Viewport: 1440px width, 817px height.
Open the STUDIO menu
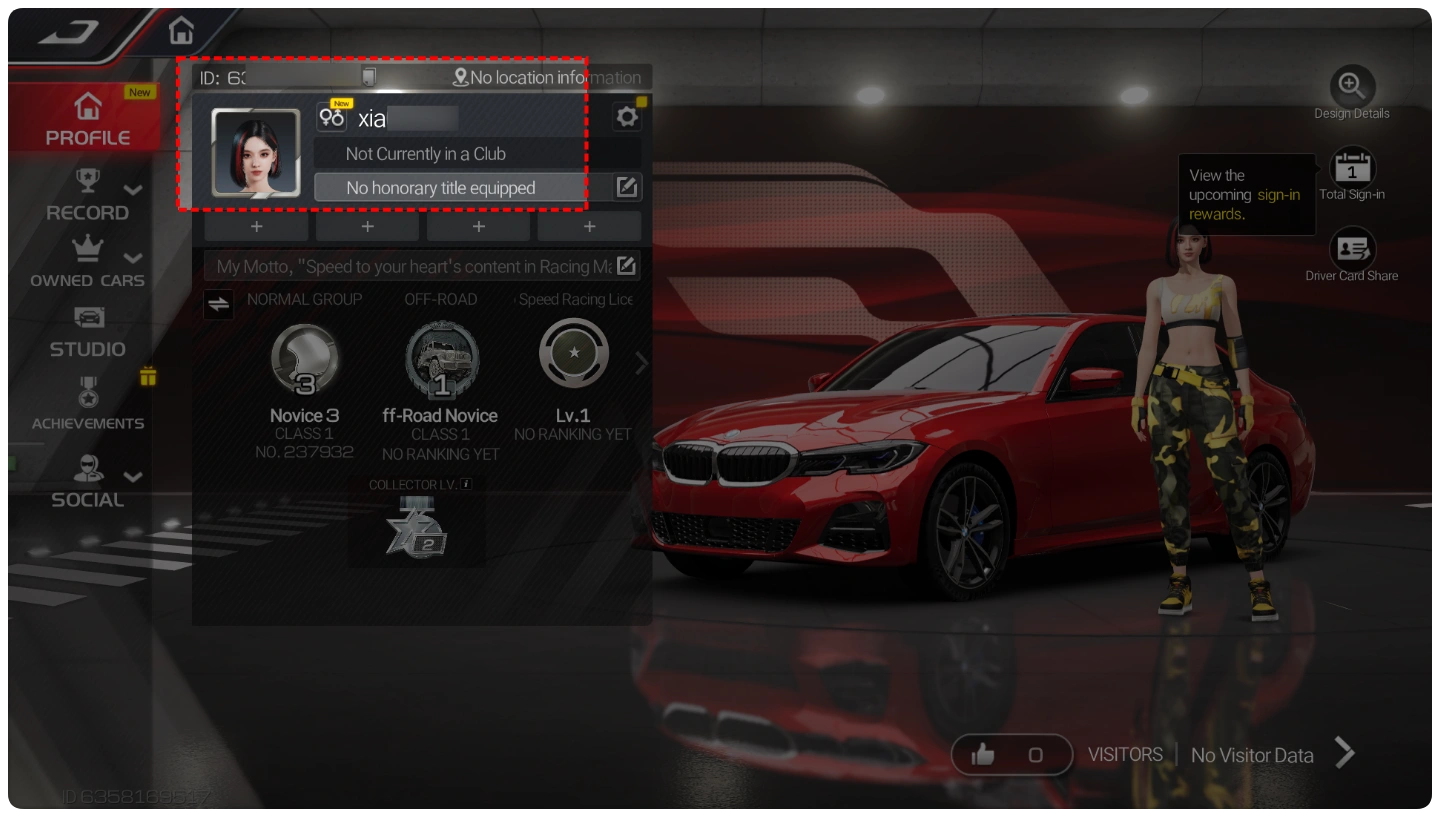point(88,333)
